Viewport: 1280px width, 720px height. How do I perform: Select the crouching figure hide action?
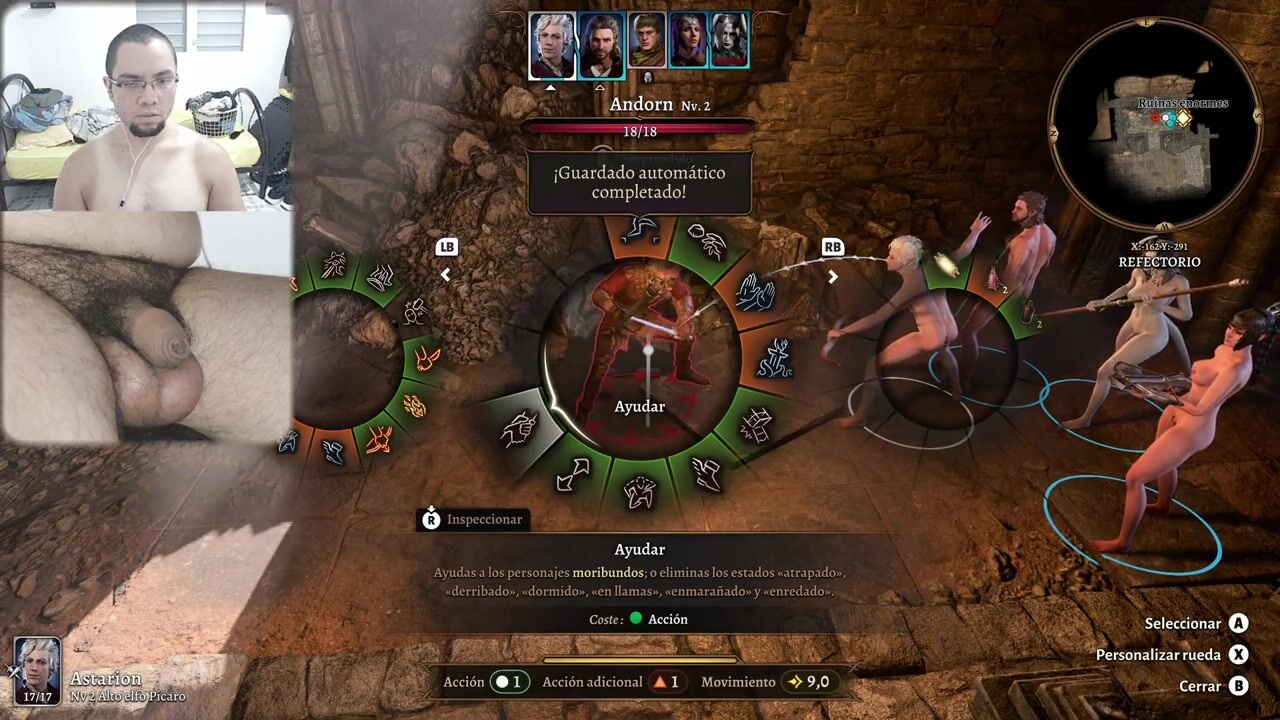click(639, 491)
